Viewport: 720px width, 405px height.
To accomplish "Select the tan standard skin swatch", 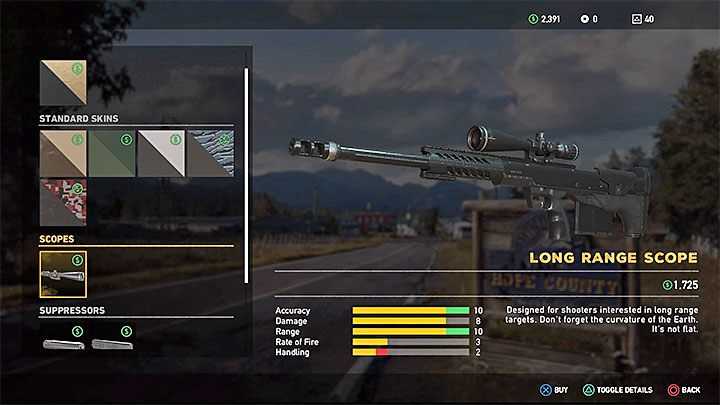I will click(63, 153).
